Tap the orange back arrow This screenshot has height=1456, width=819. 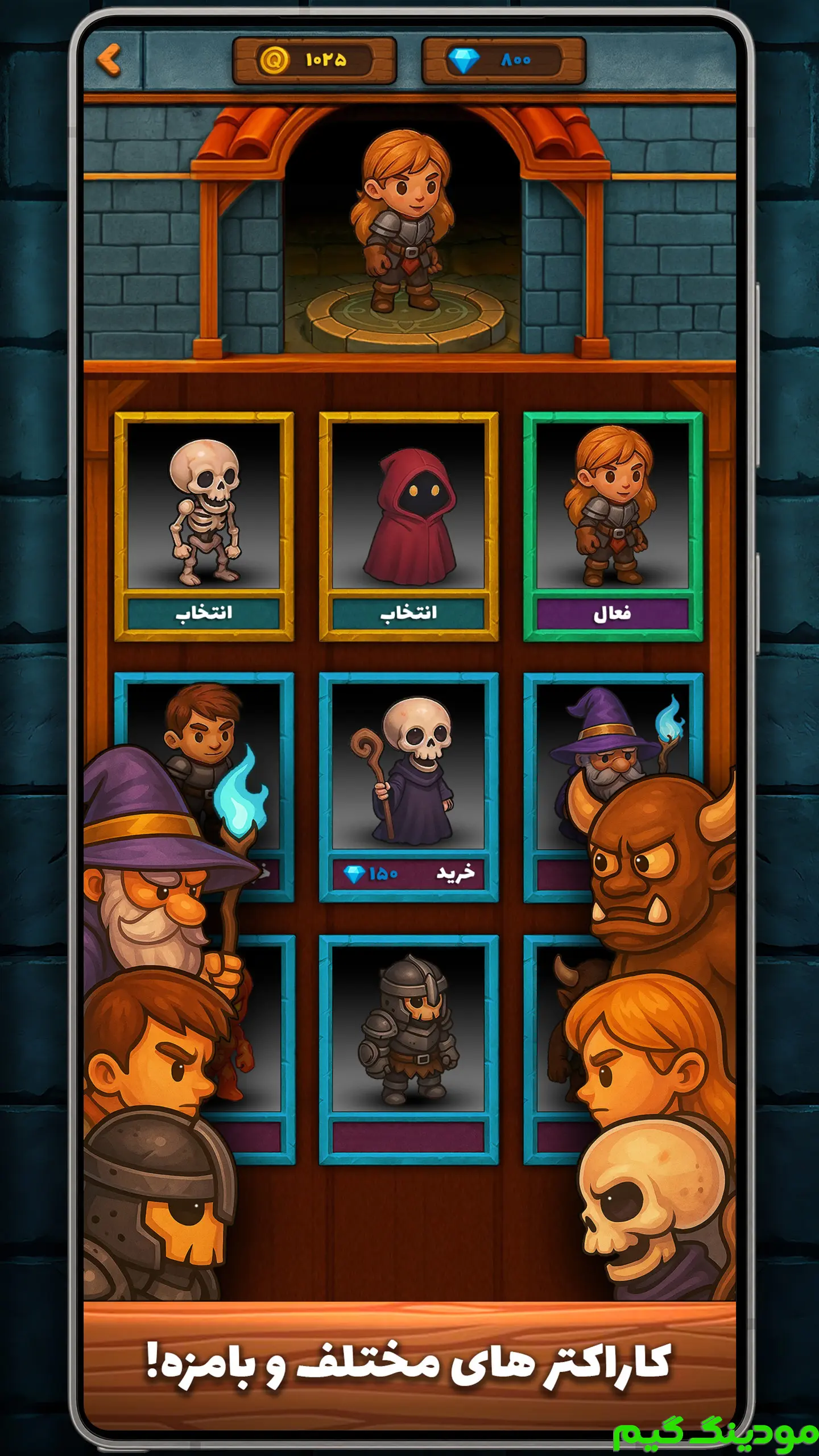[109, 59]
